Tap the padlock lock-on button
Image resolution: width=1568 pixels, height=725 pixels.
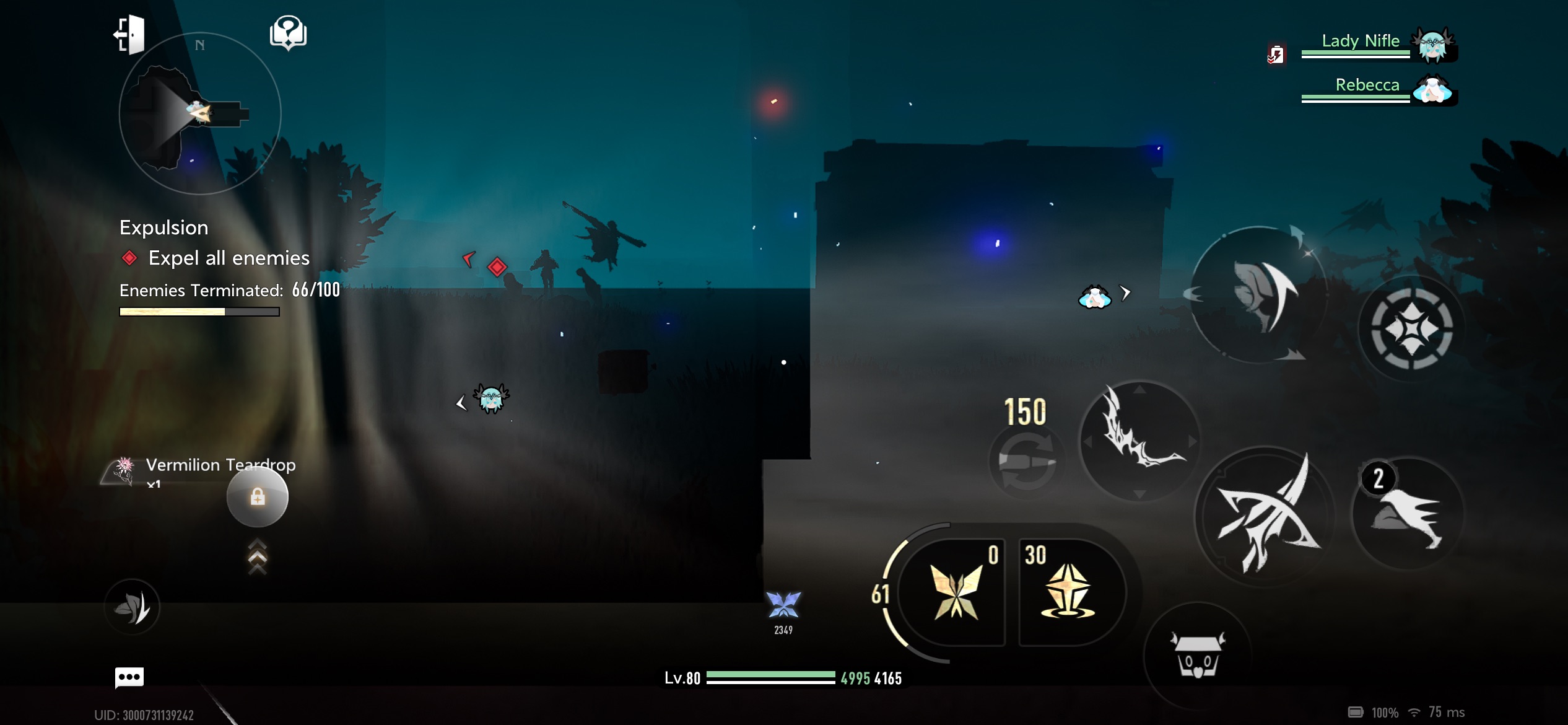pyautogui.click(x=258, y=496)
